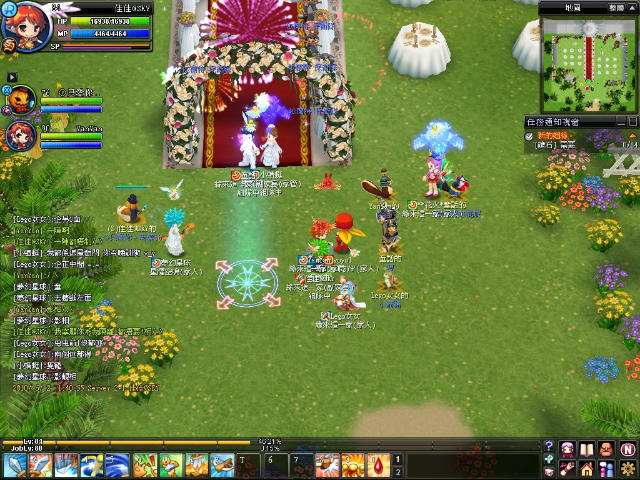Use the red blood drop hotbar item

click(x=379, y=465)
